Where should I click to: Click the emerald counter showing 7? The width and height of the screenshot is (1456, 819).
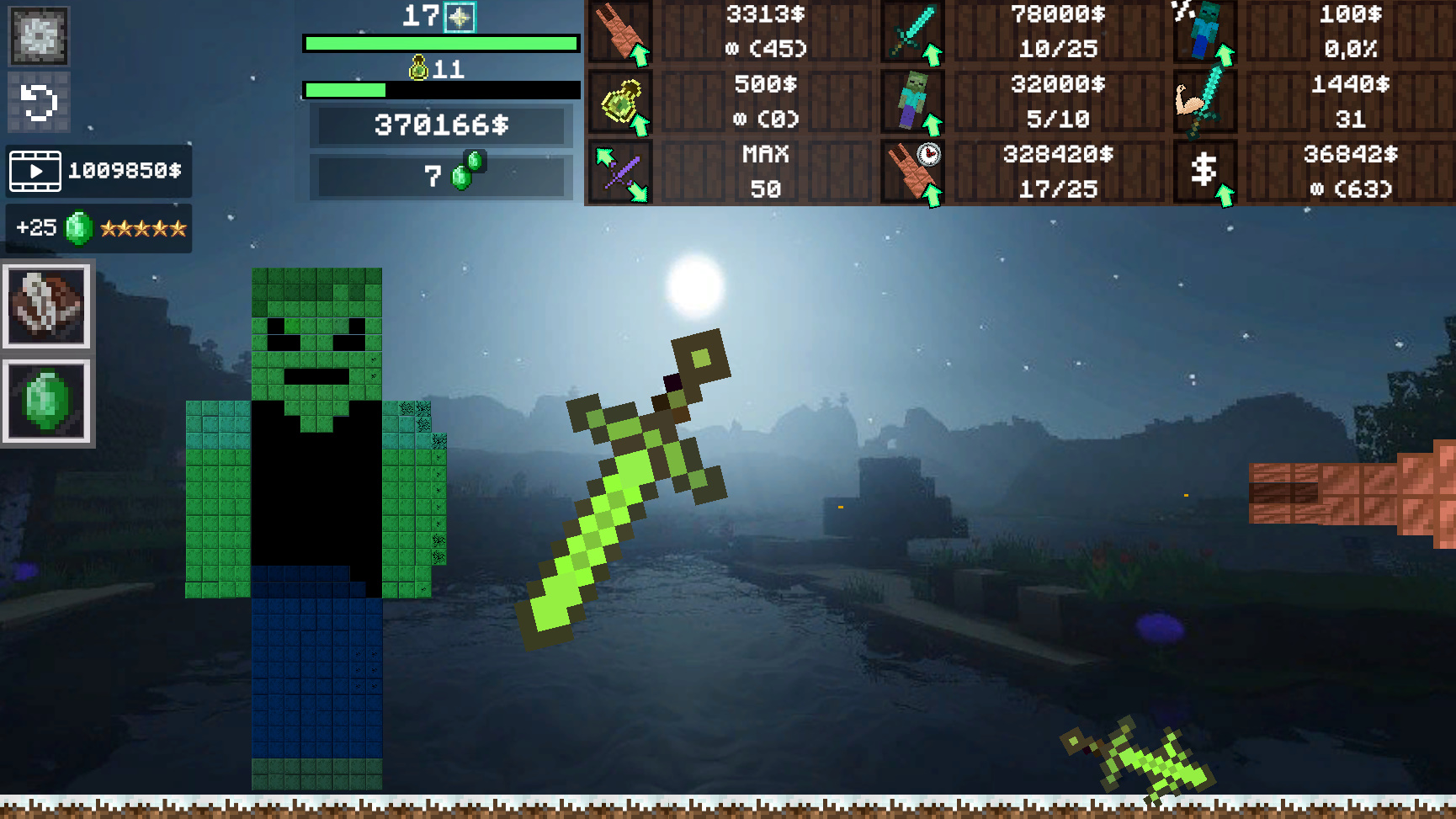pyautogui.click(x=441, y=174)
